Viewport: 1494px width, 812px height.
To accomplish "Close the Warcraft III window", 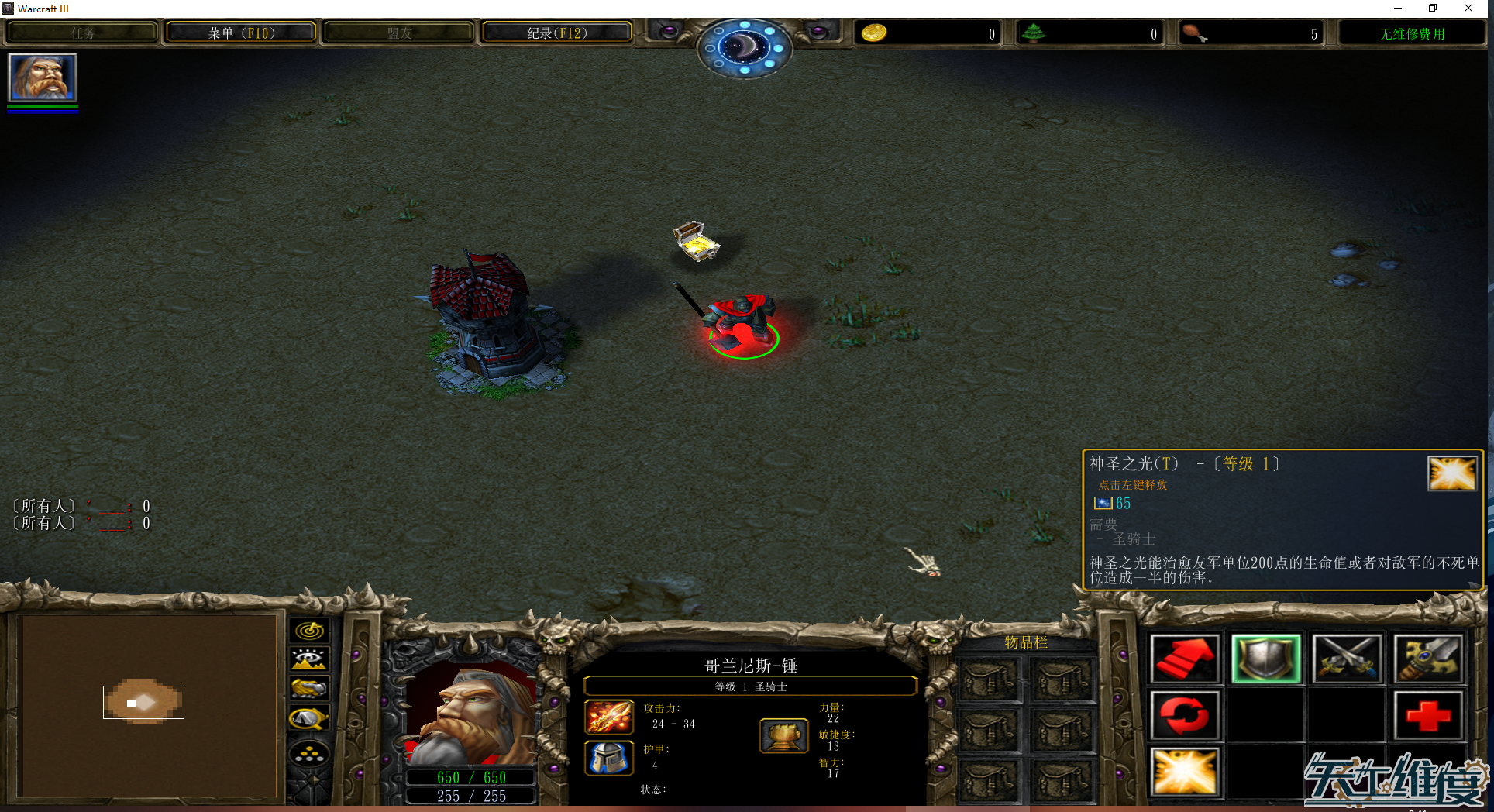I will [x=1468, y=9].
